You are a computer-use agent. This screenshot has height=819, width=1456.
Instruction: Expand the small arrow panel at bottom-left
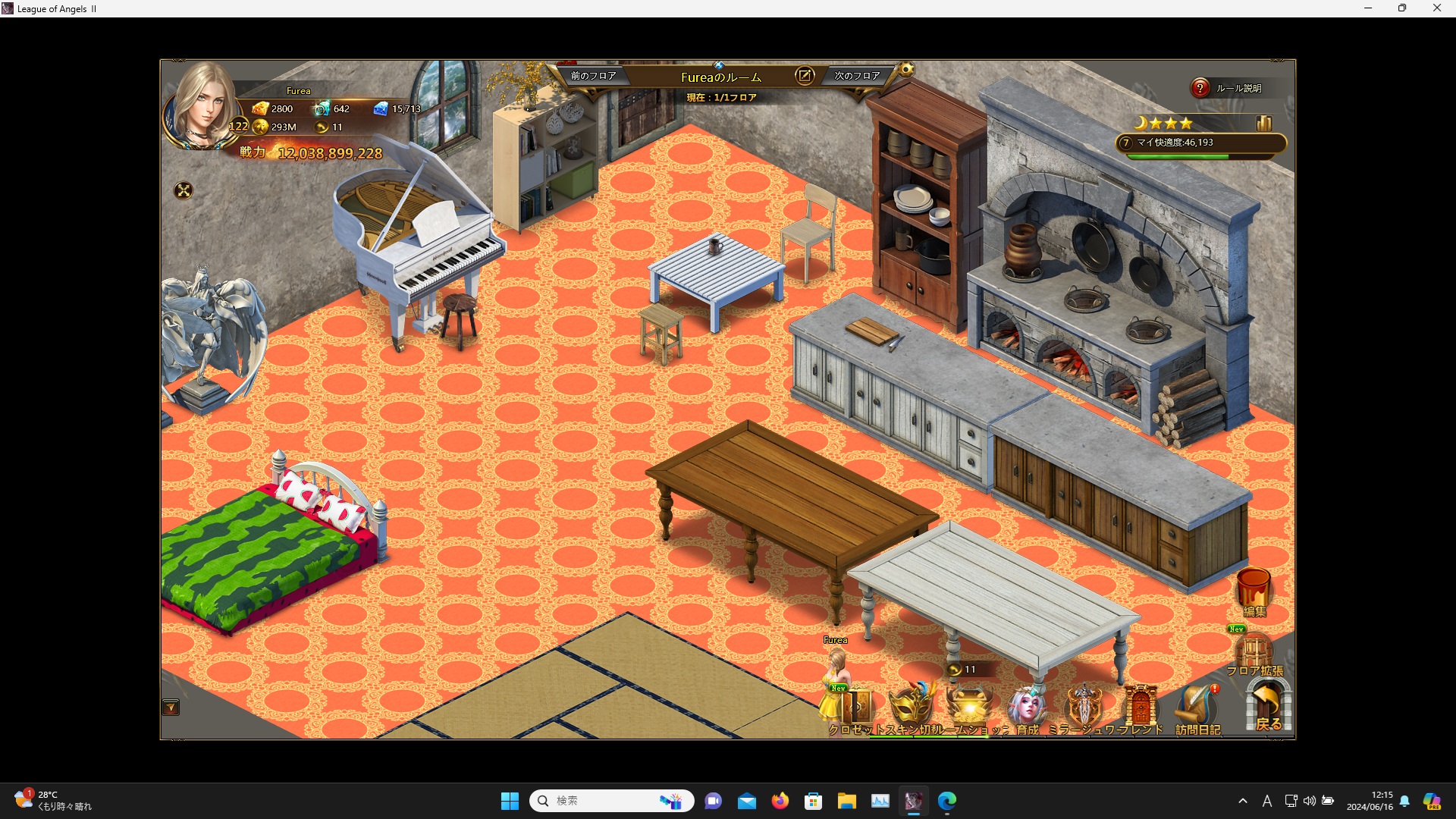[171, 708]
